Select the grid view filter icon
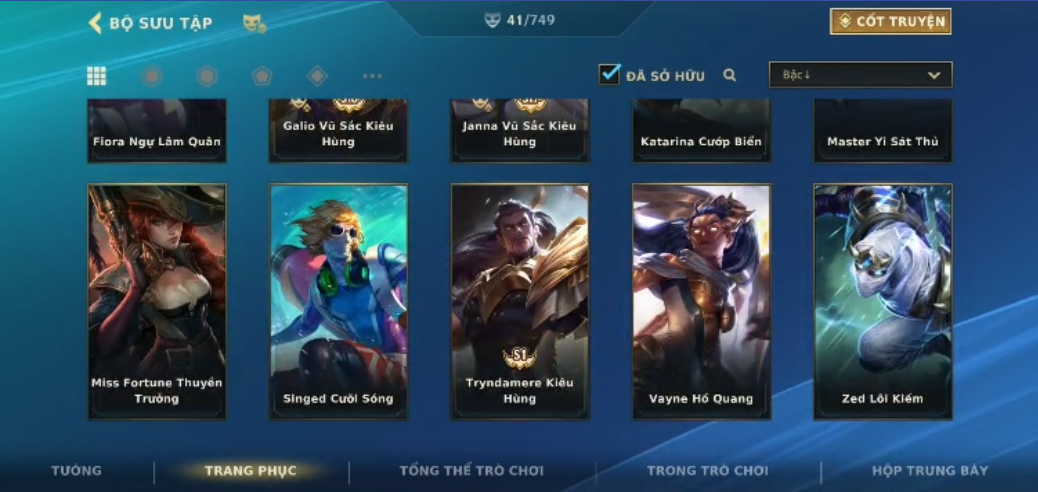 tap(97, 76)
